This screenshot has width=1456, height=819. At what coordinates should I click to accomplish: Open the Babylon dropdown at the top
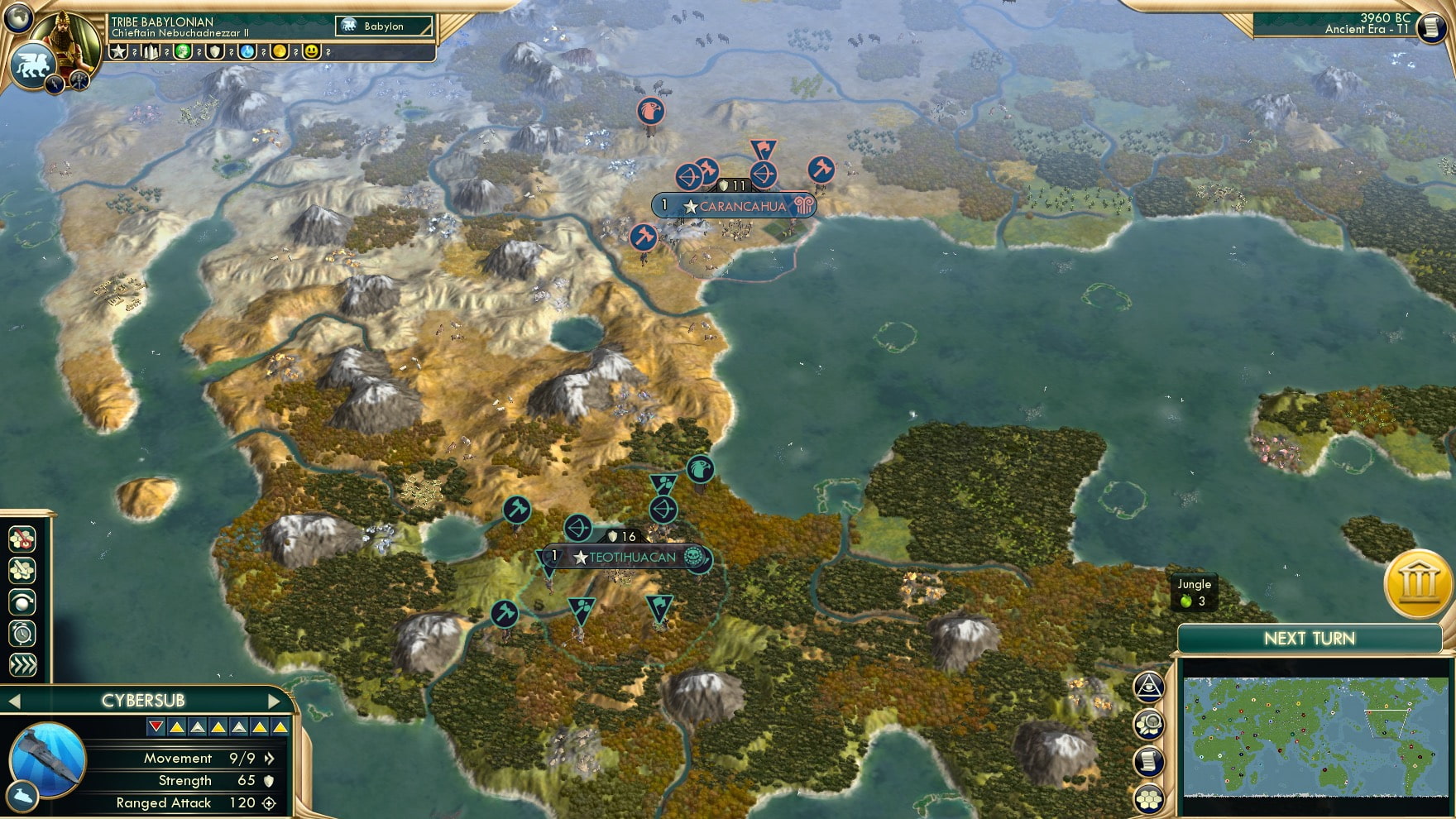pos(383,26)
